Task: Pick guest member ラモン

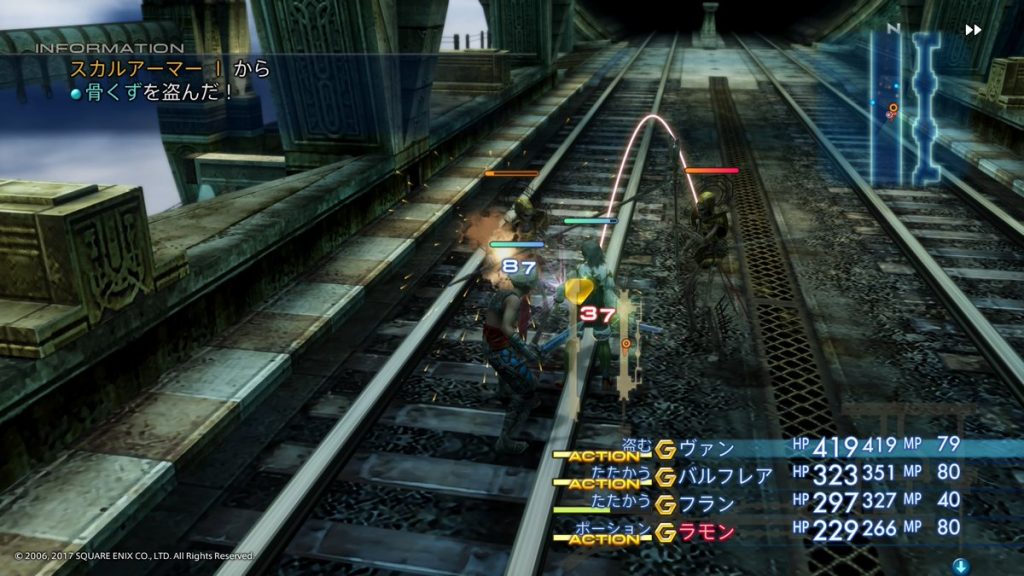Action: [706, 532]
